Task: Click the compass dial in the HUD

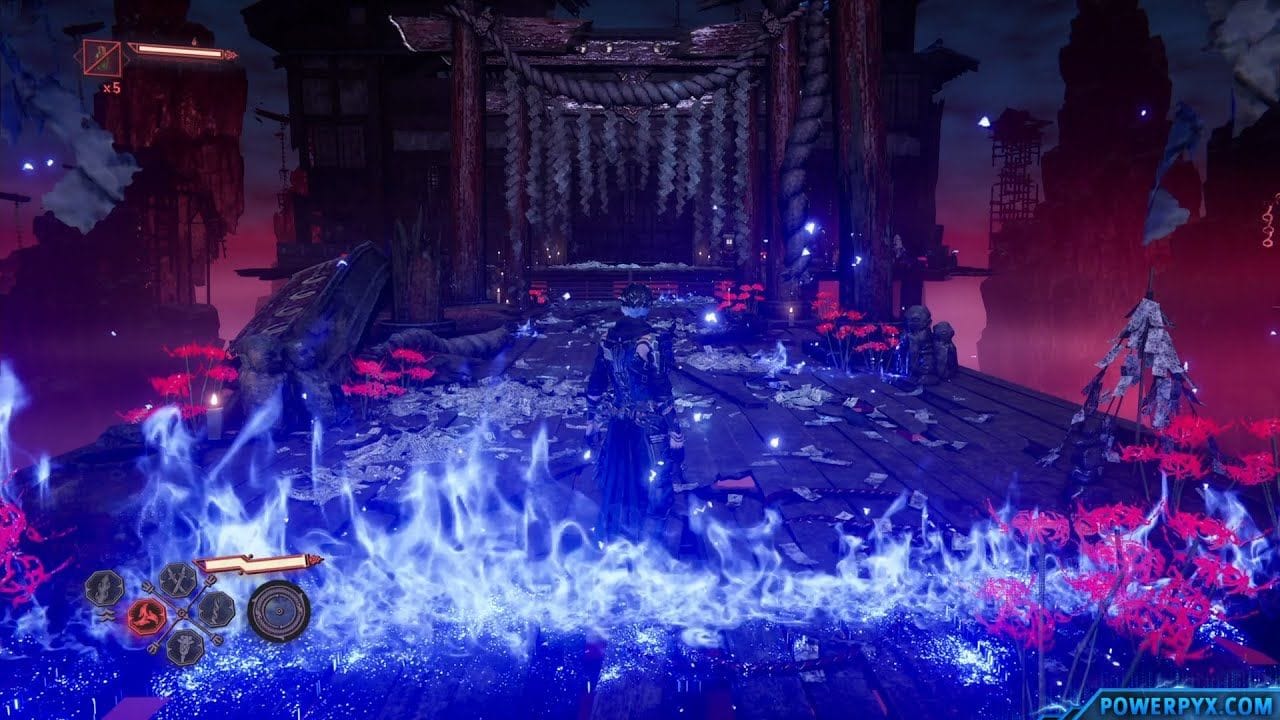Action: 279,611
